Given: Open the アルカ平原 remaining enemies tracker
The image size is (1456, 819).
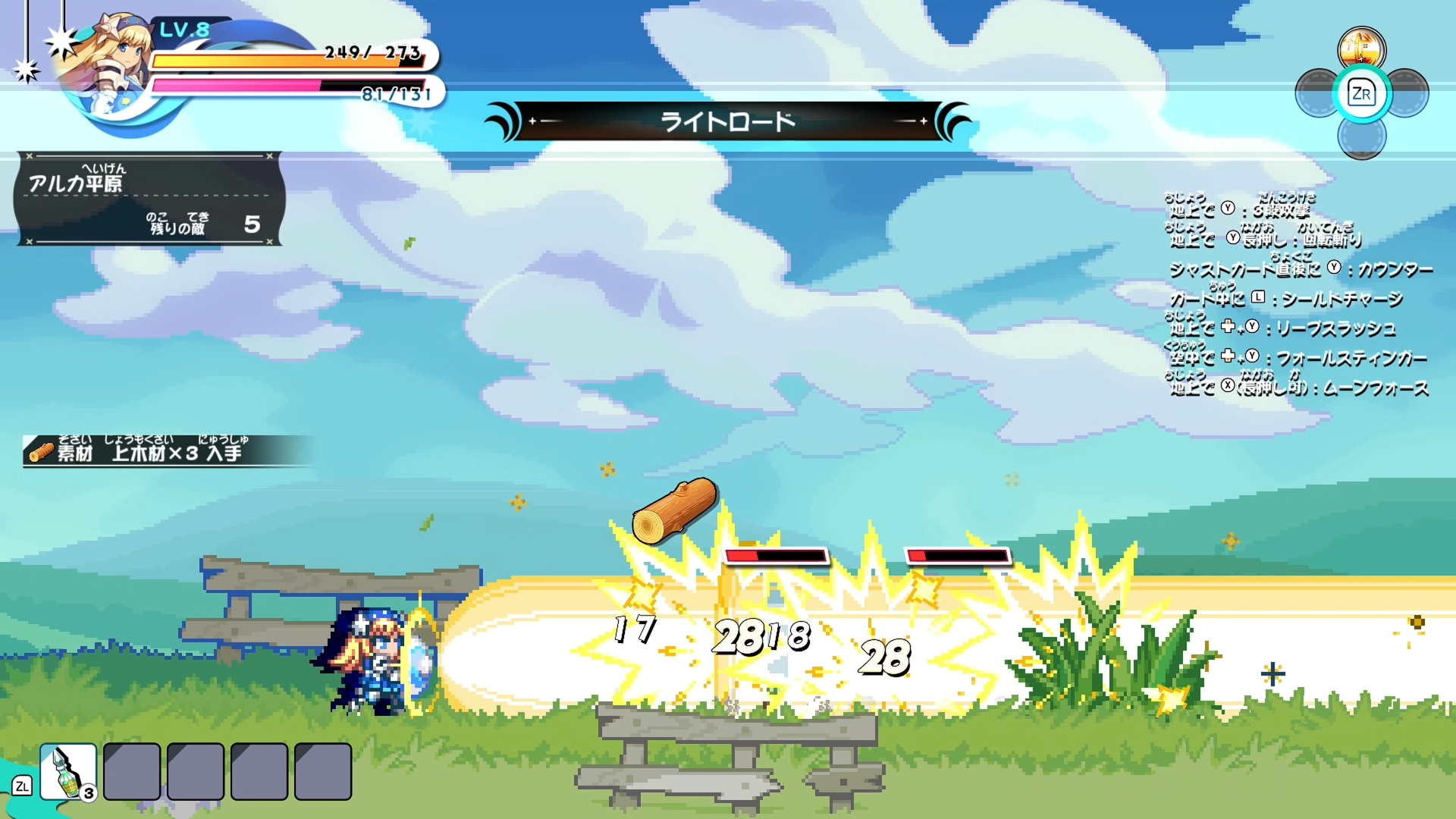Looking at the screenshot, I should pyautogui.click(x=149, y=199).
